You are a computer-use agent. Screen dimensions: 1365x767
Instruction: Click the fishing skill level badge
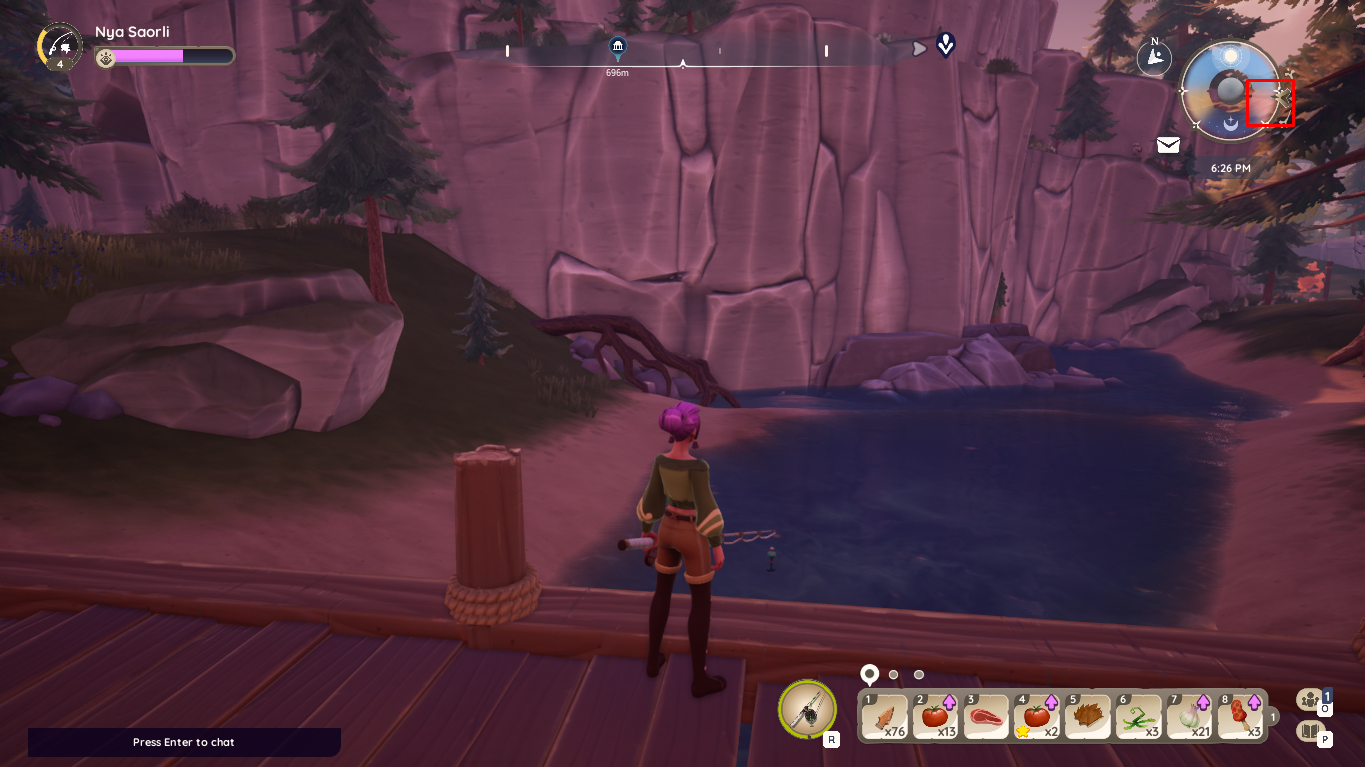tap(59, 46)
